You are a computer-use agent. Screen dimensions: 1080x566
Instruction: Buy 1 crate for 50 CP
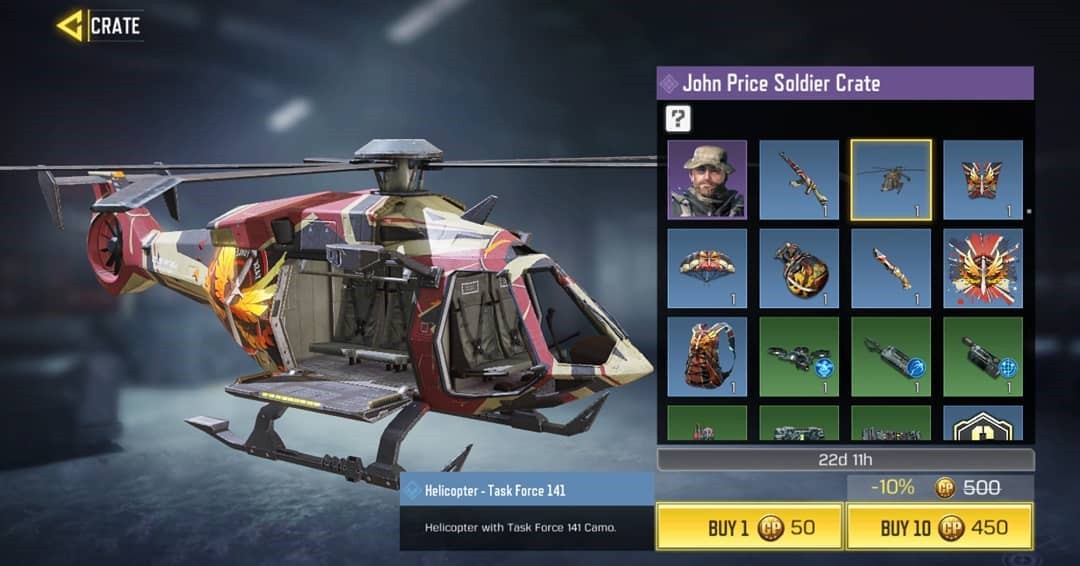(749, 527)
